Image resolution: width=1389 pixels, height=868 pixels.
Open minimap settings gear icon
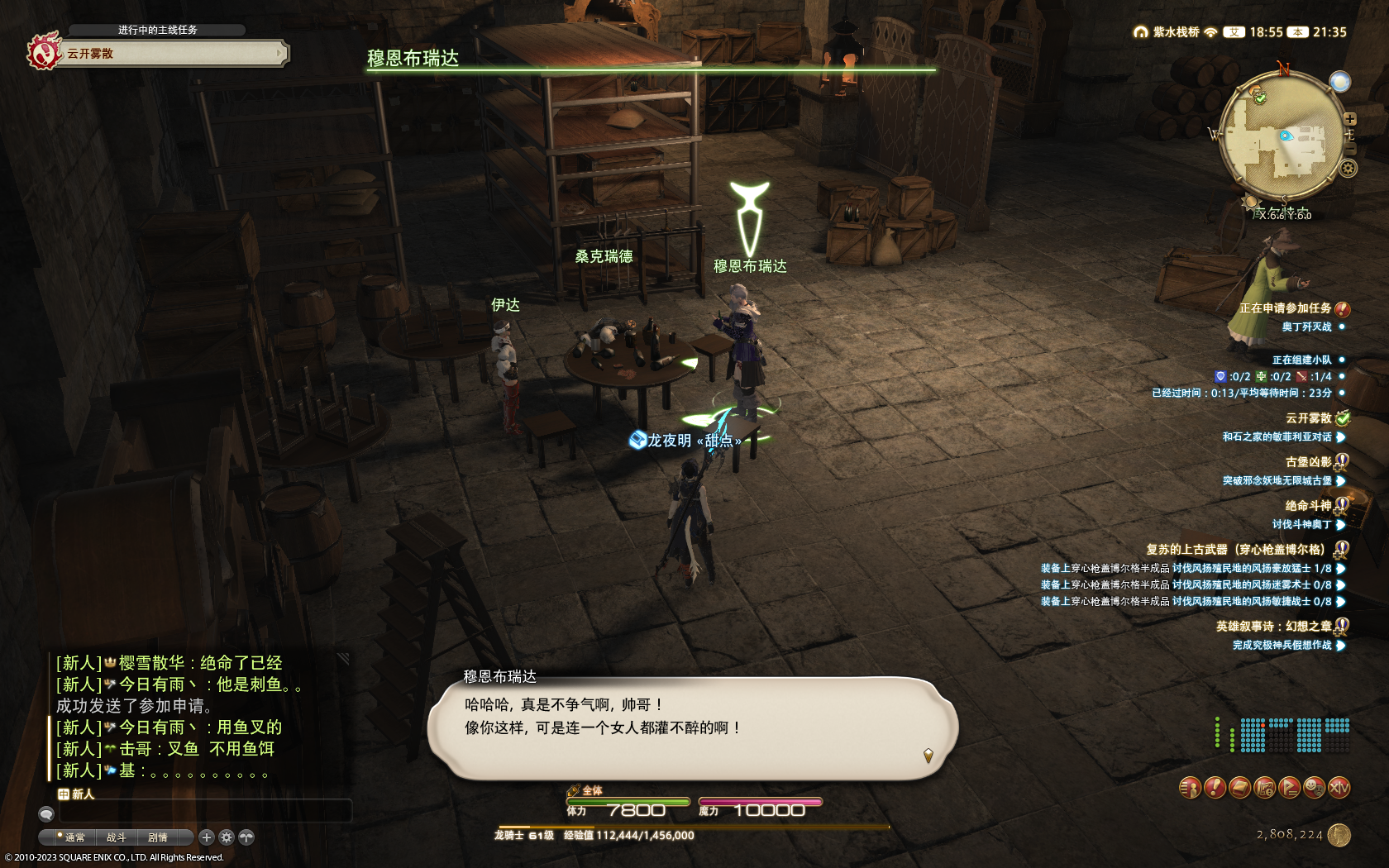coord(1348,169)
